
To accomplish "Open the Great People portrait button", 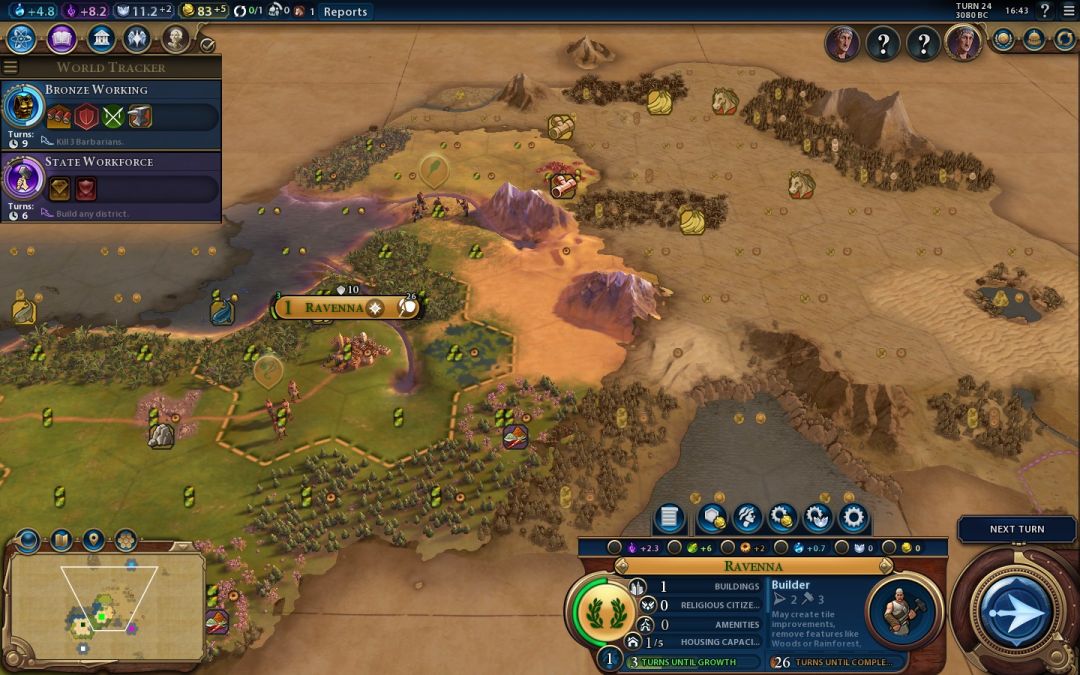I will click(x=176, y=39).
